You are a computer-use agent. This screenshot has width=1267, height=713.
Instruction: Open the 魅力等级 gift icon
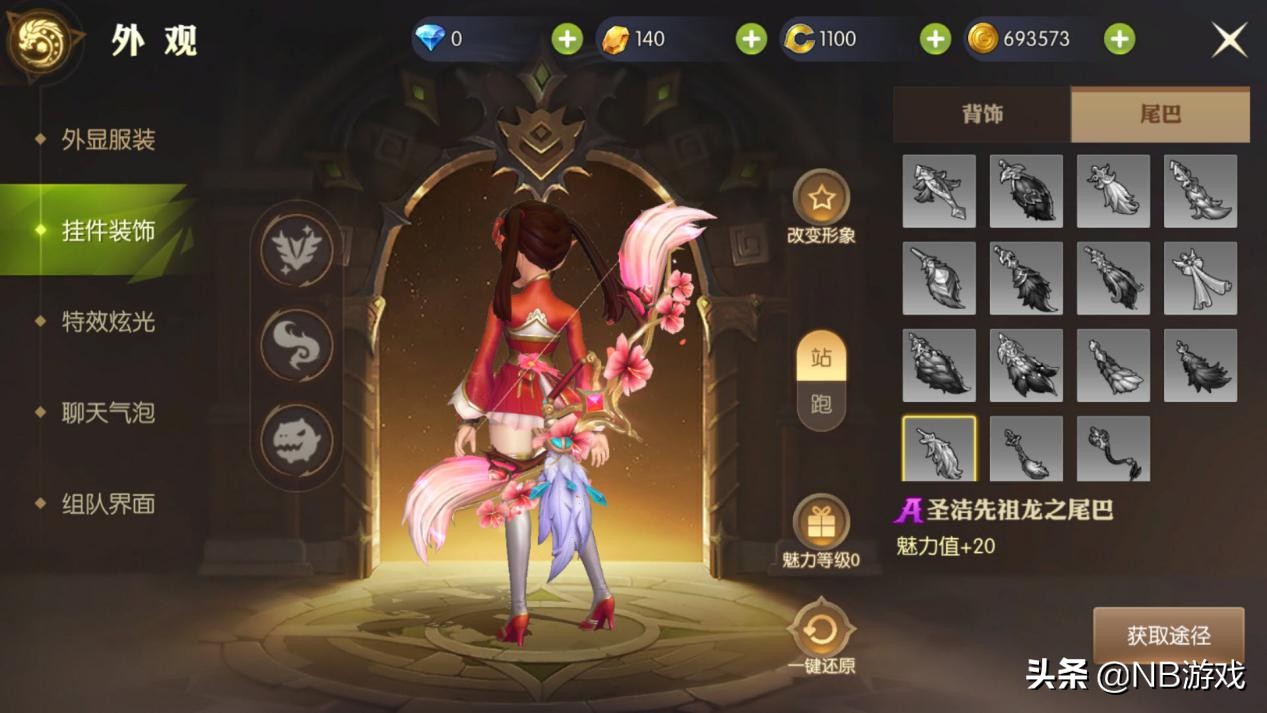click(x=821, y=523)
